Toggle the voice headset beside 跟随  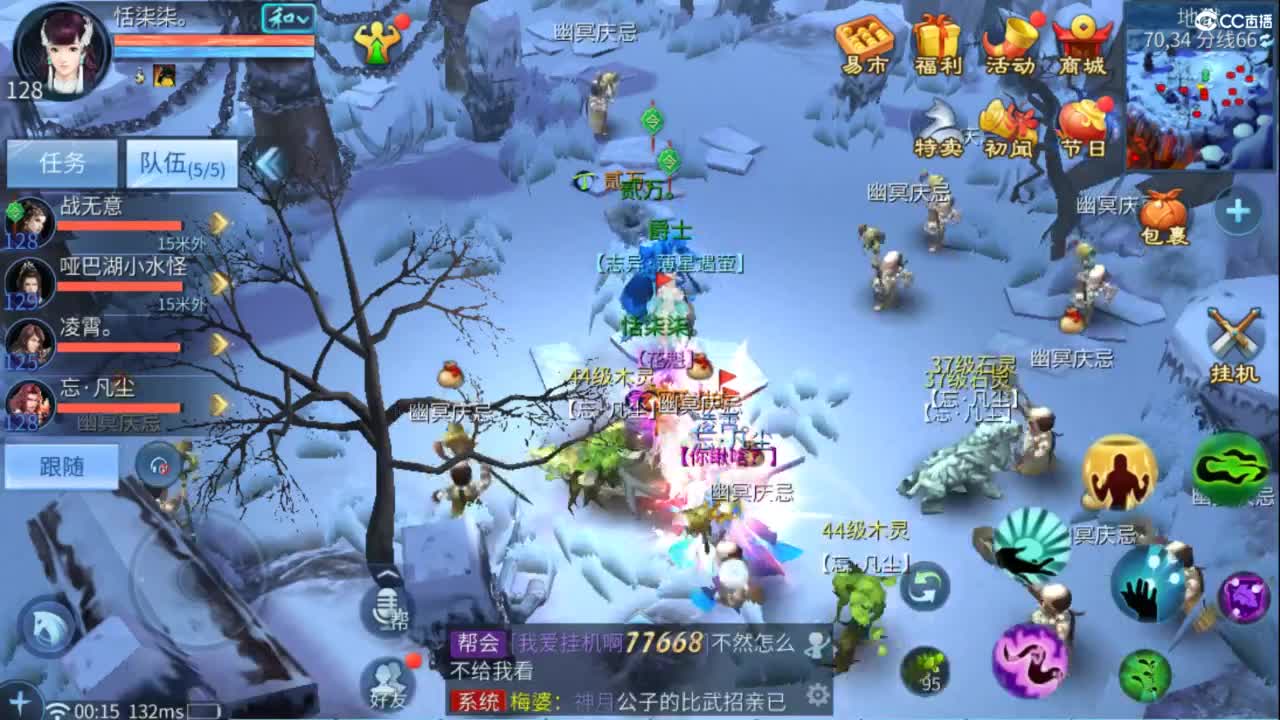pyautogui.click(x=158, y=463)
